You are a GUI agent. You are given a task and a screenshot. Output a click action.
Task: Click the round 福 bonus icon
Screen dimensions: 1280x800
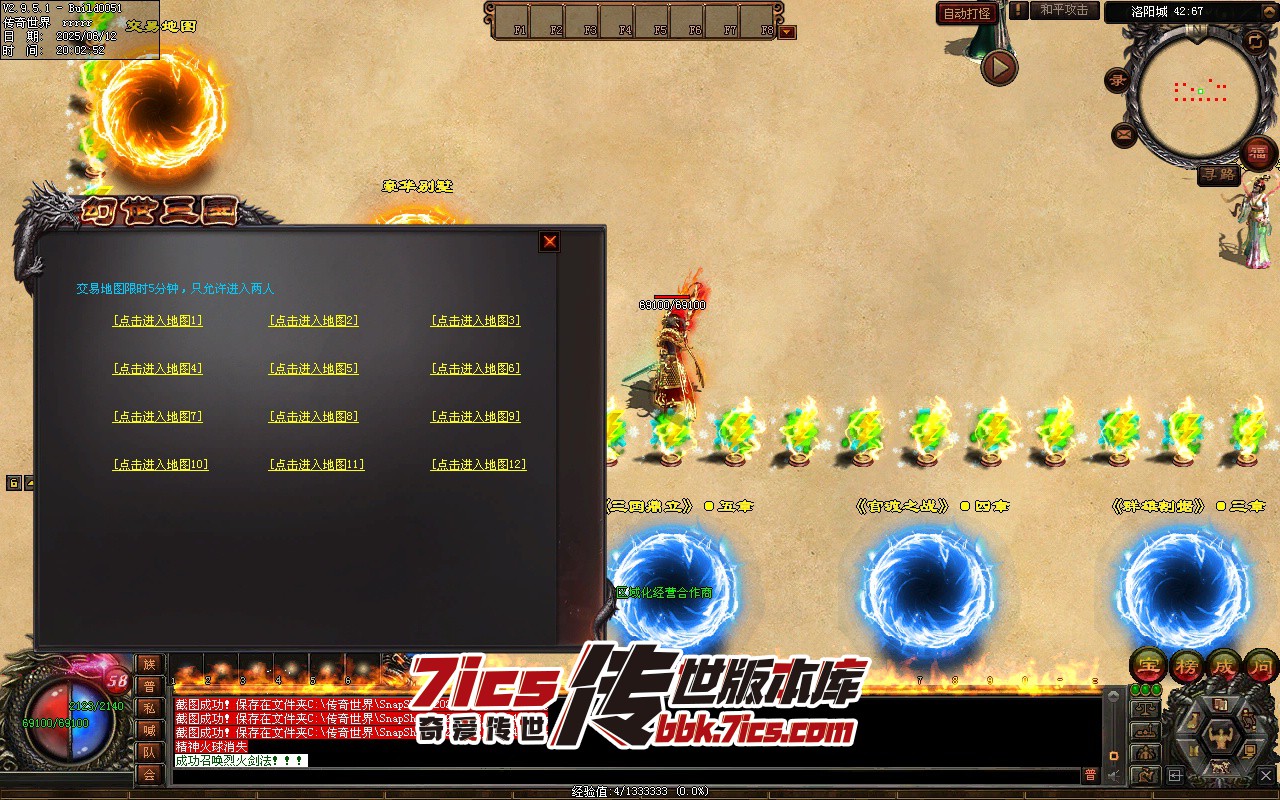(1258, 153)
